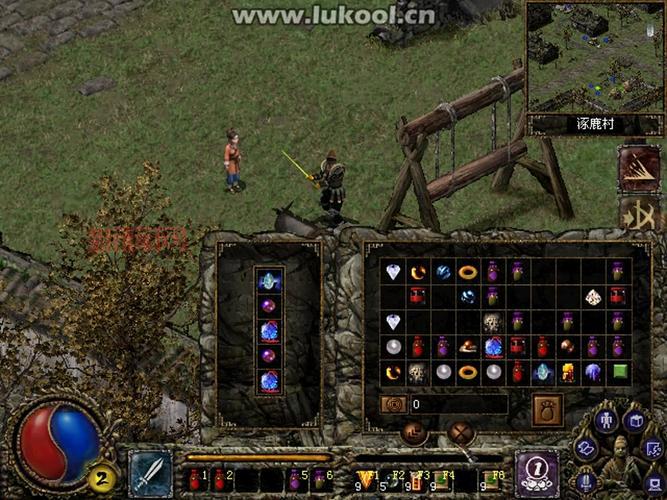Click the yellow level 2 badge
Viewport: 667px width, 500px height.
[x=101, y=475]
